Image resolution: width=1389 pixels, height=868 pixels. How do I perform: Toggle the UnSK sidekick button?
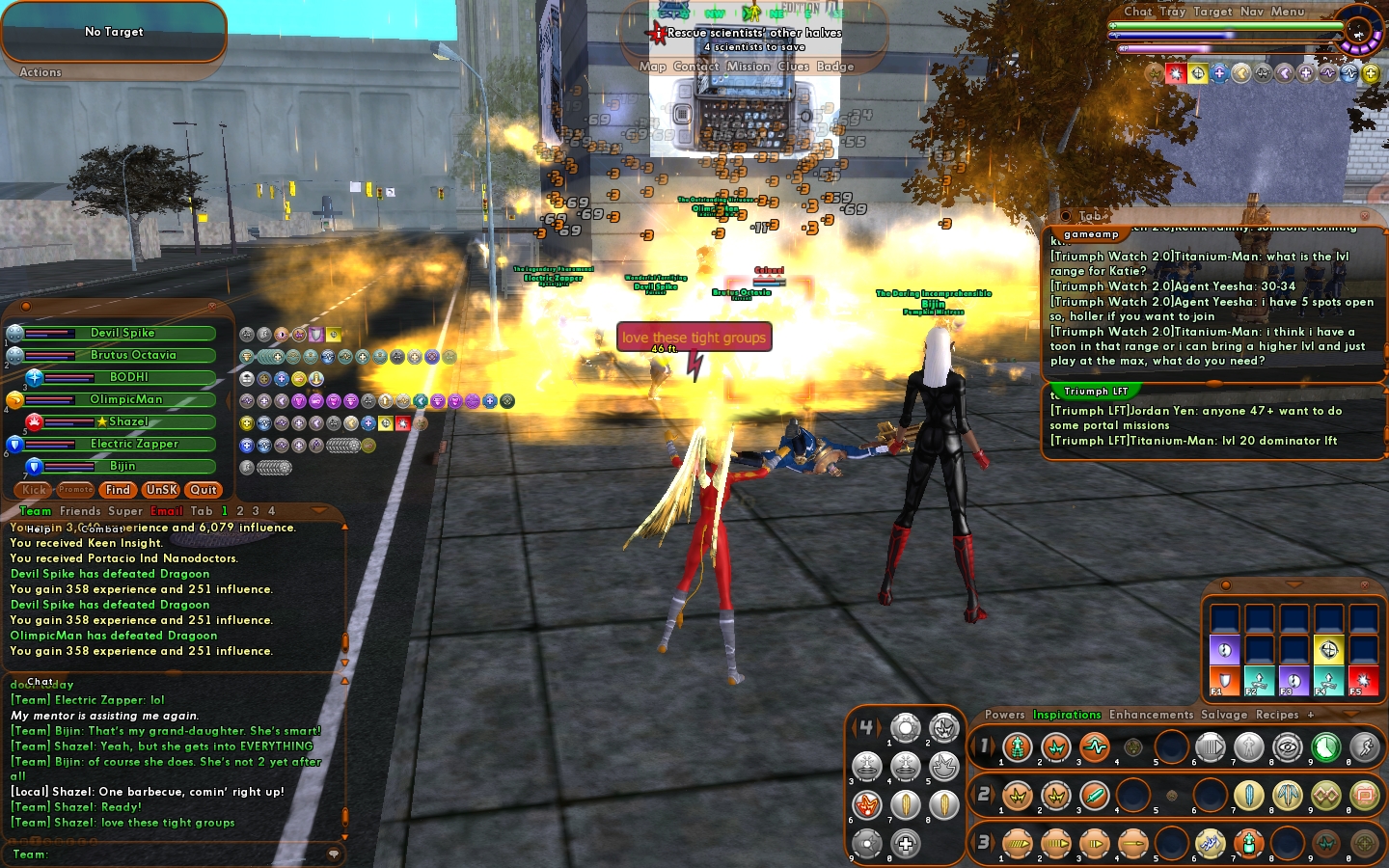pos(161,490)
